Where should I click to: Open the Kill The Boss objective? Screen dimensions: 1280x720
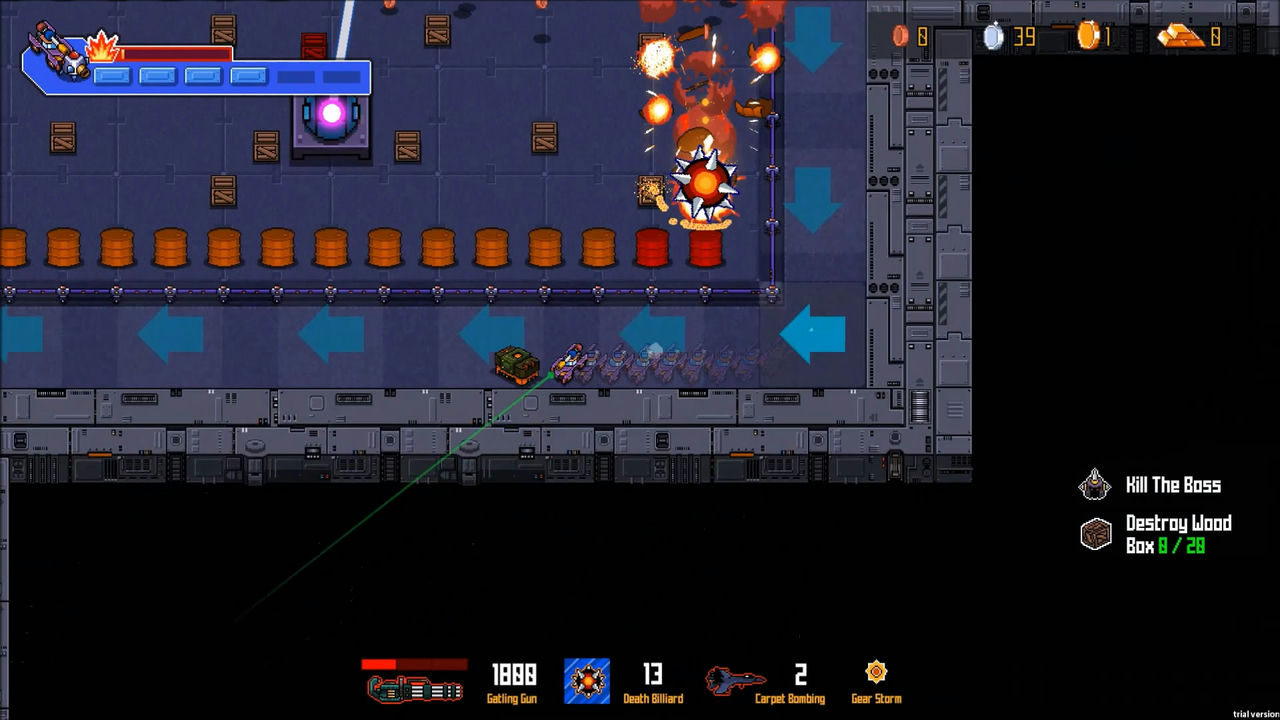point(1095,485)
